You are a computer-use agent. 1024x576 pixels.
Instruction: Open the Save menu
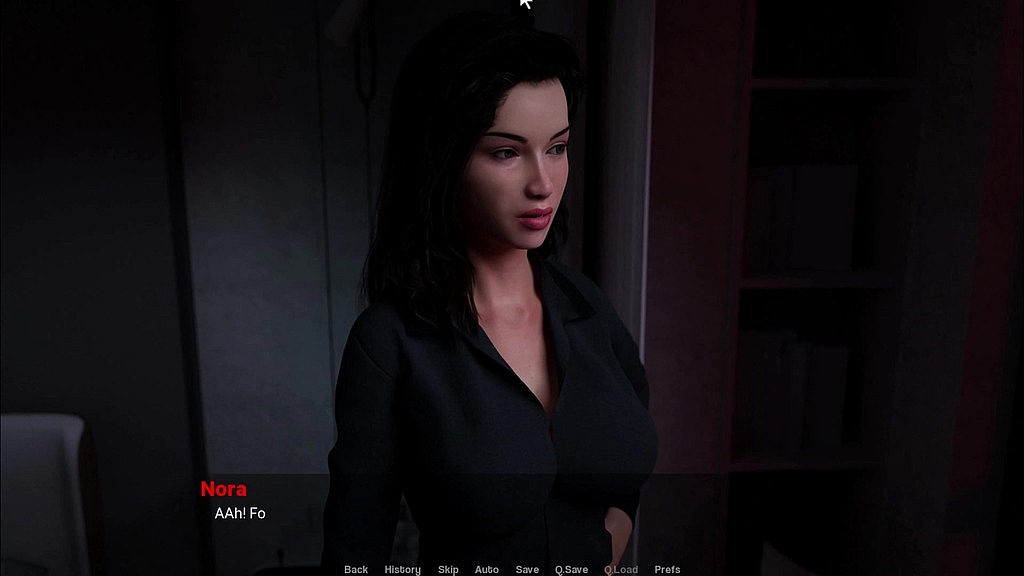[x=527, y=570]
